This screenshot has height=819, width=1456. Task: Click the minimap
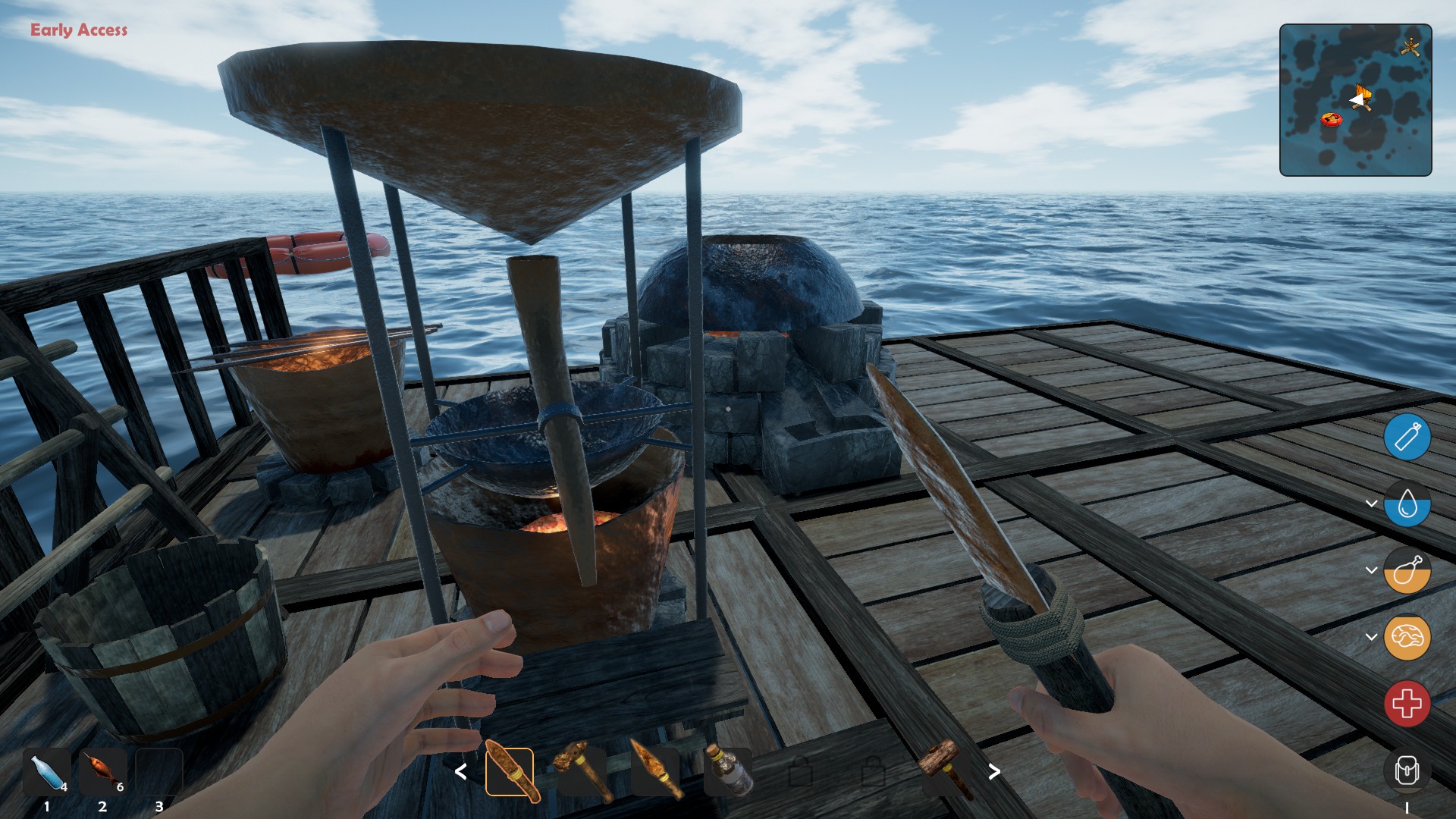pyautogui.click(x=1355, y=100)
